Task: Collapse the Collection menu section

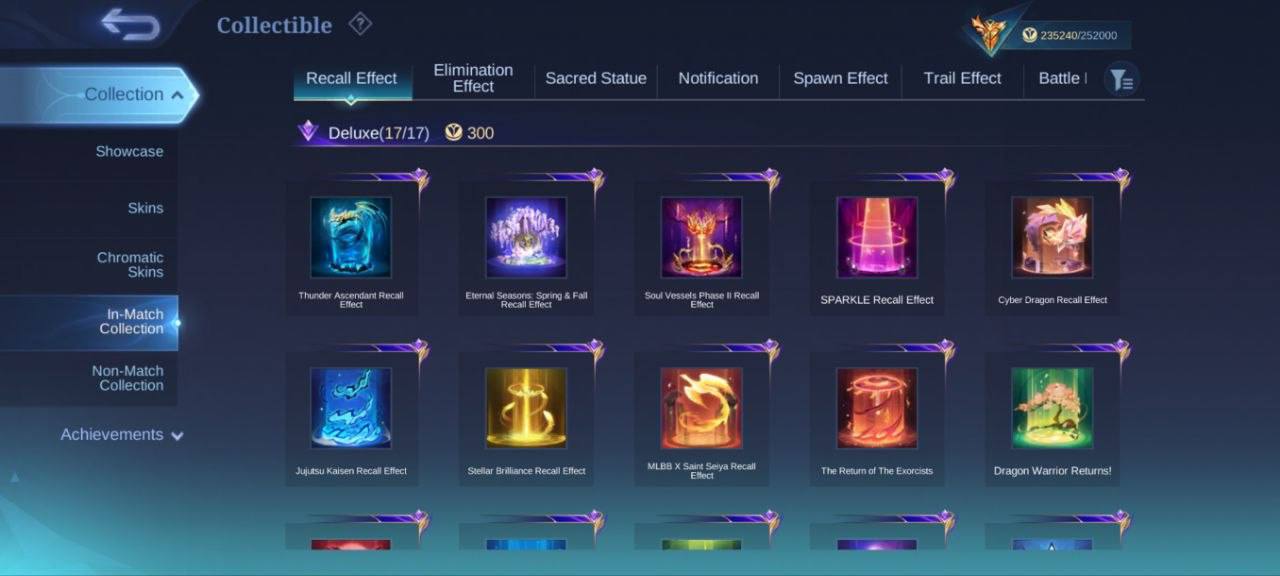Action: (134, 95)
